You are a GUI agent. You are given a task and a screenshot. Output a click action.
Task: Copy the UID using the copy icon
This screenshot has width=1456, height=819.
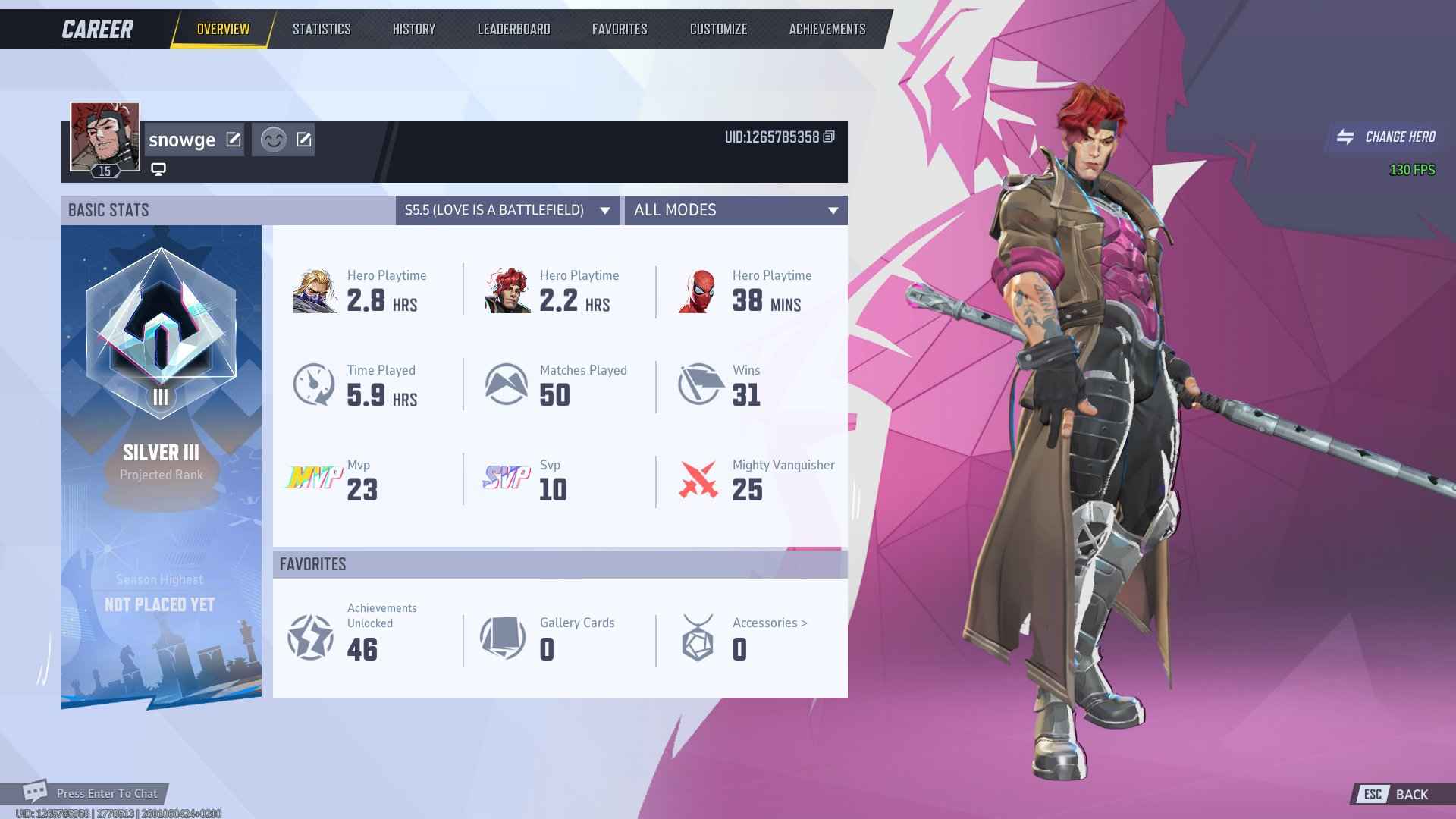(829, 138)
